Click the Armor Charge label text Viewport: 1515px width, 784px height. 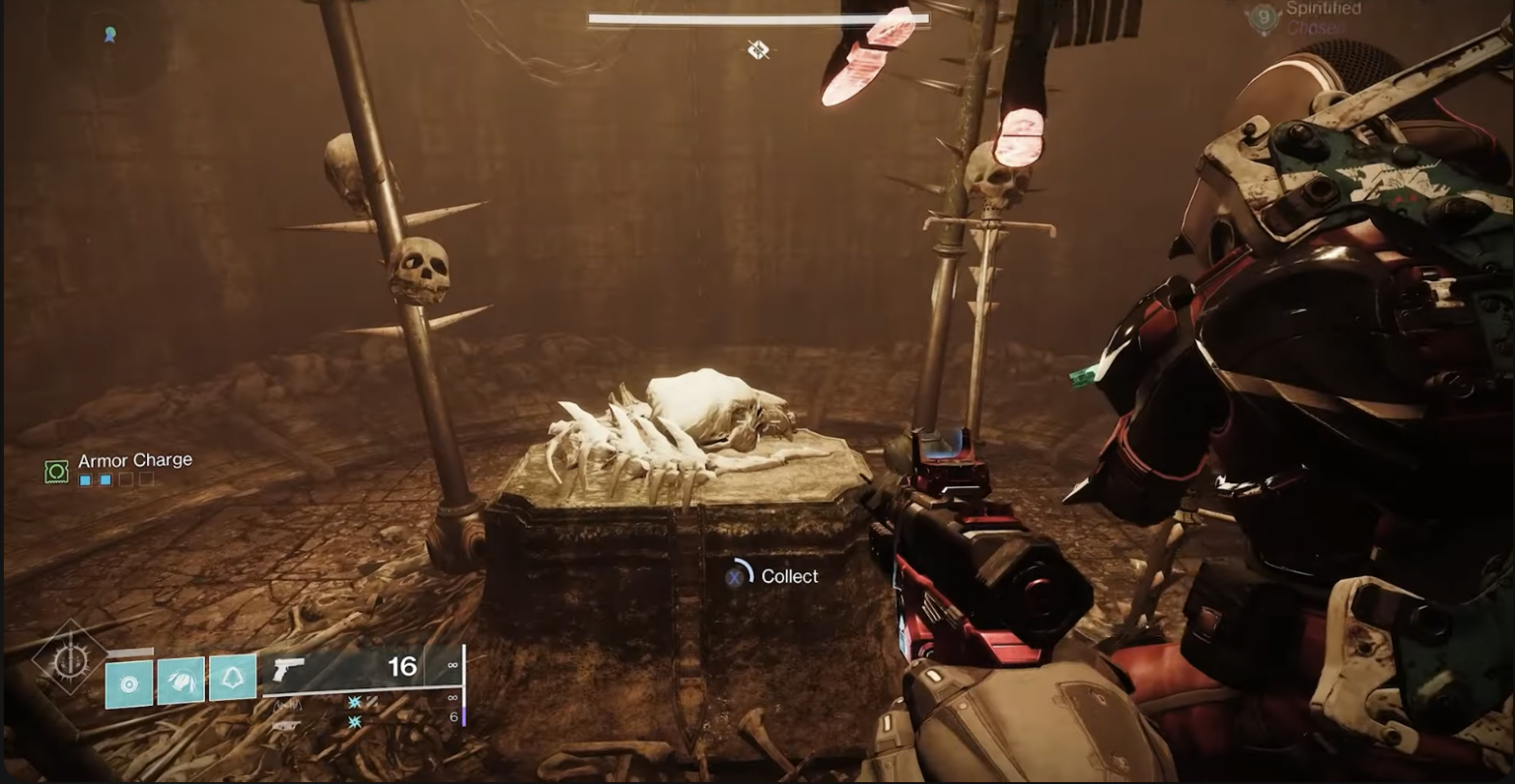coord(135,460)
